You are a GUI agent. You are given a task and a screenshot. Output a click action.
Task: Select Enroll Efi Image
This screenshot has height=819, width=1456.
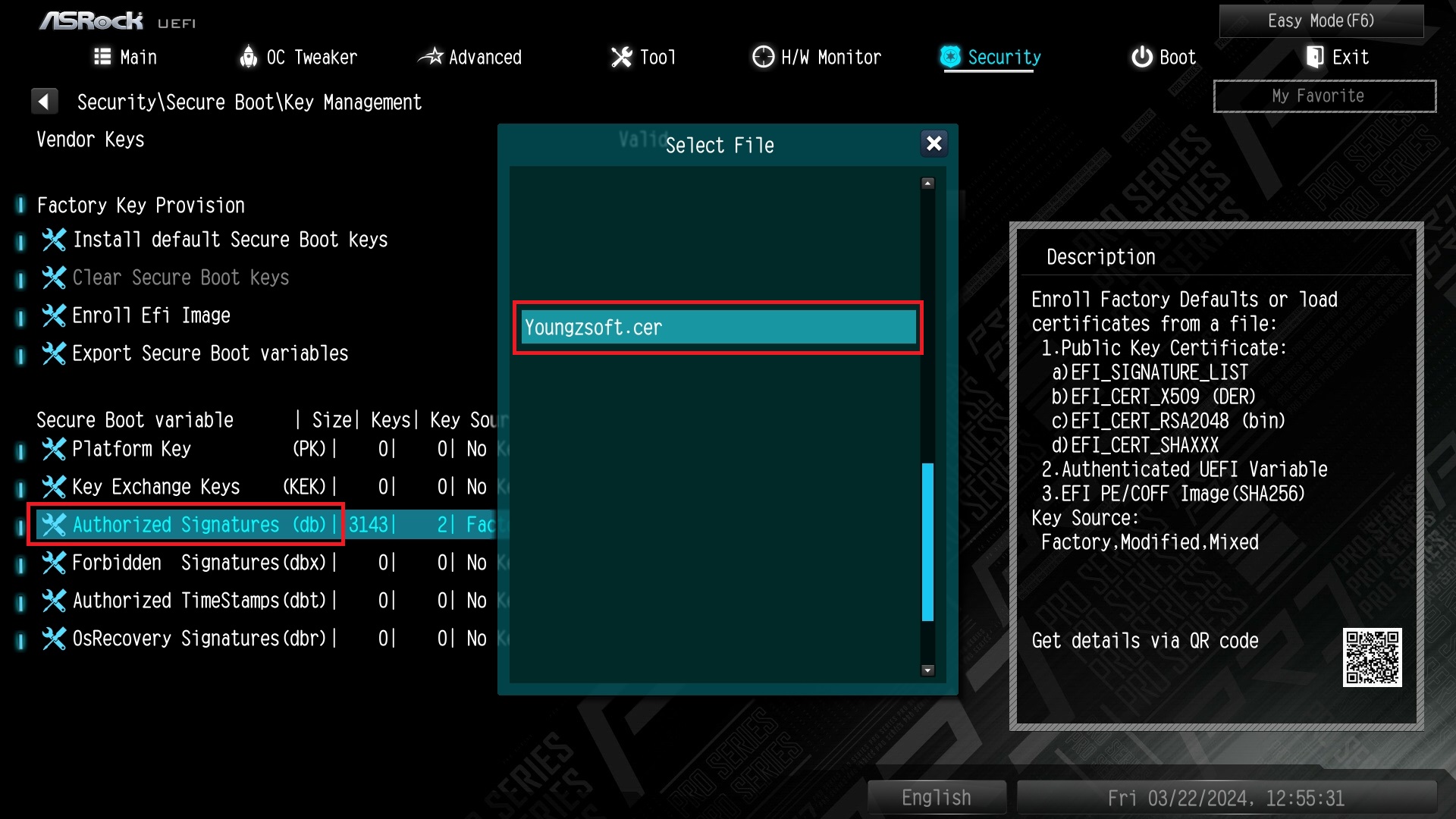(x=151, y=316)
